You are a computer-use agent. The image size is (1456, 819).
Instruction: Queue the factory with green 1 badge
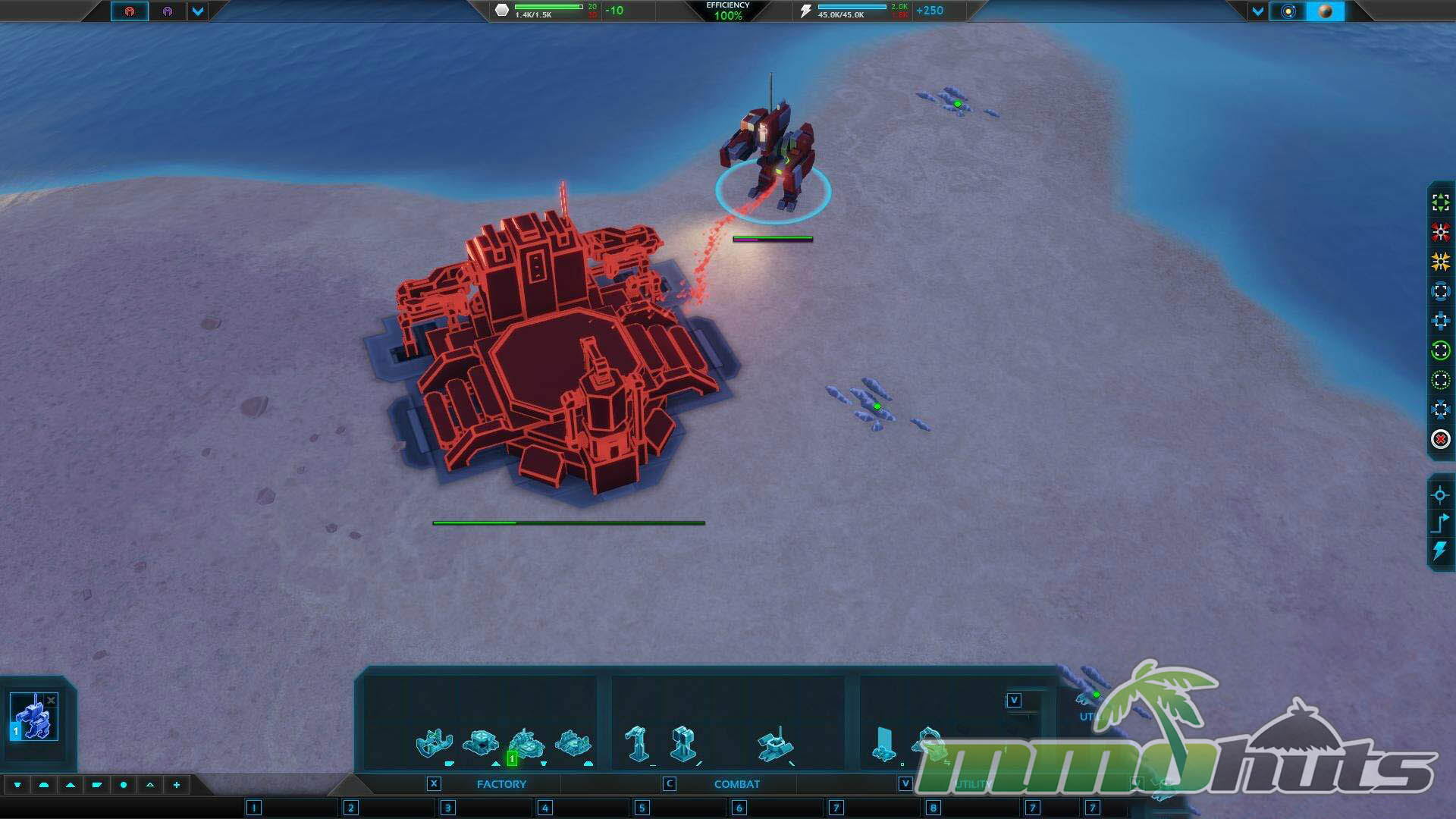[x=526, y=745]
